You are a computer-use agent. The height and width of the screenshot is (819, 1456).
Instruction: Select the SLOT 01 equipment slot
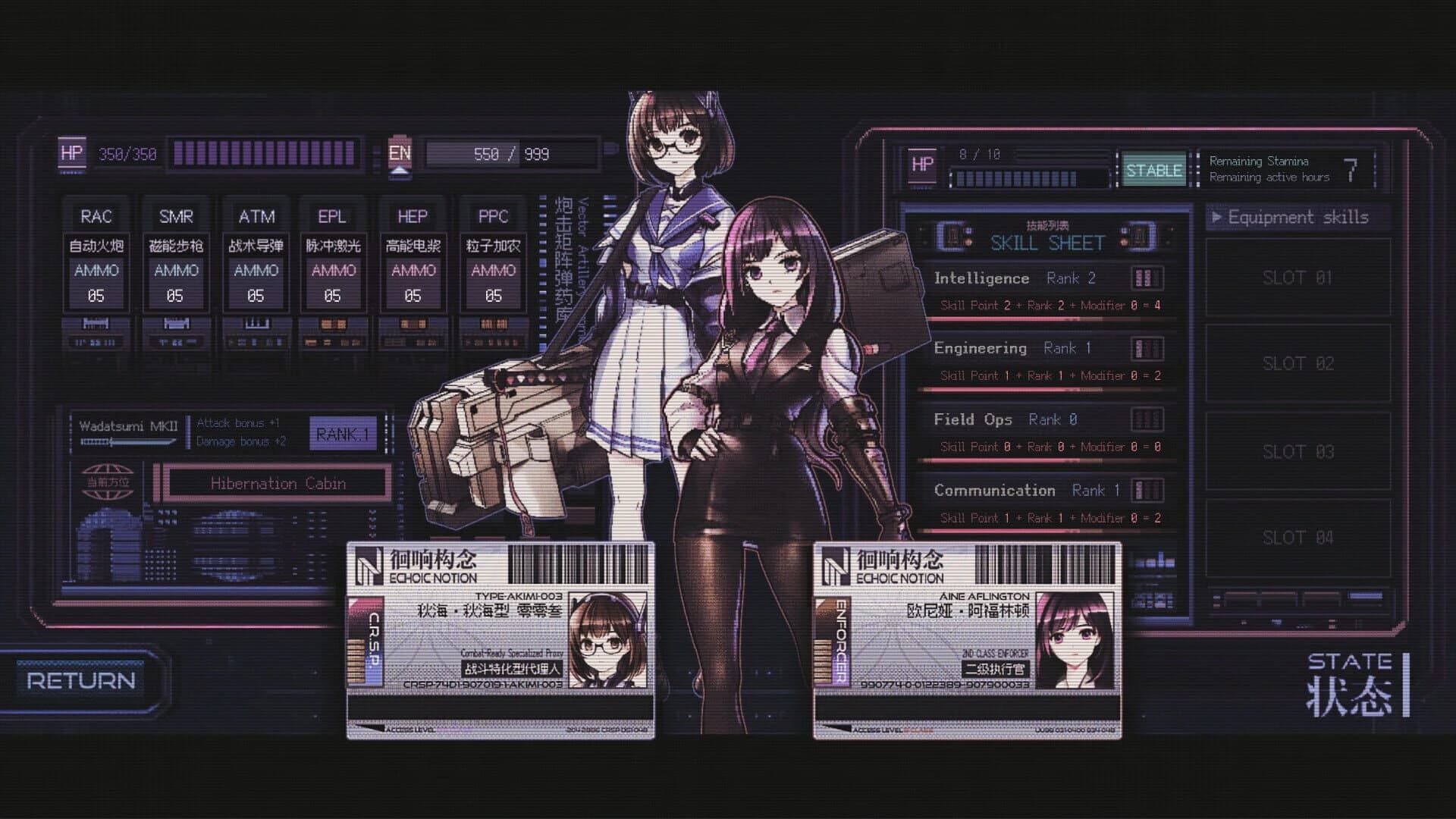pyautogui.click(x=1298, y=278)
